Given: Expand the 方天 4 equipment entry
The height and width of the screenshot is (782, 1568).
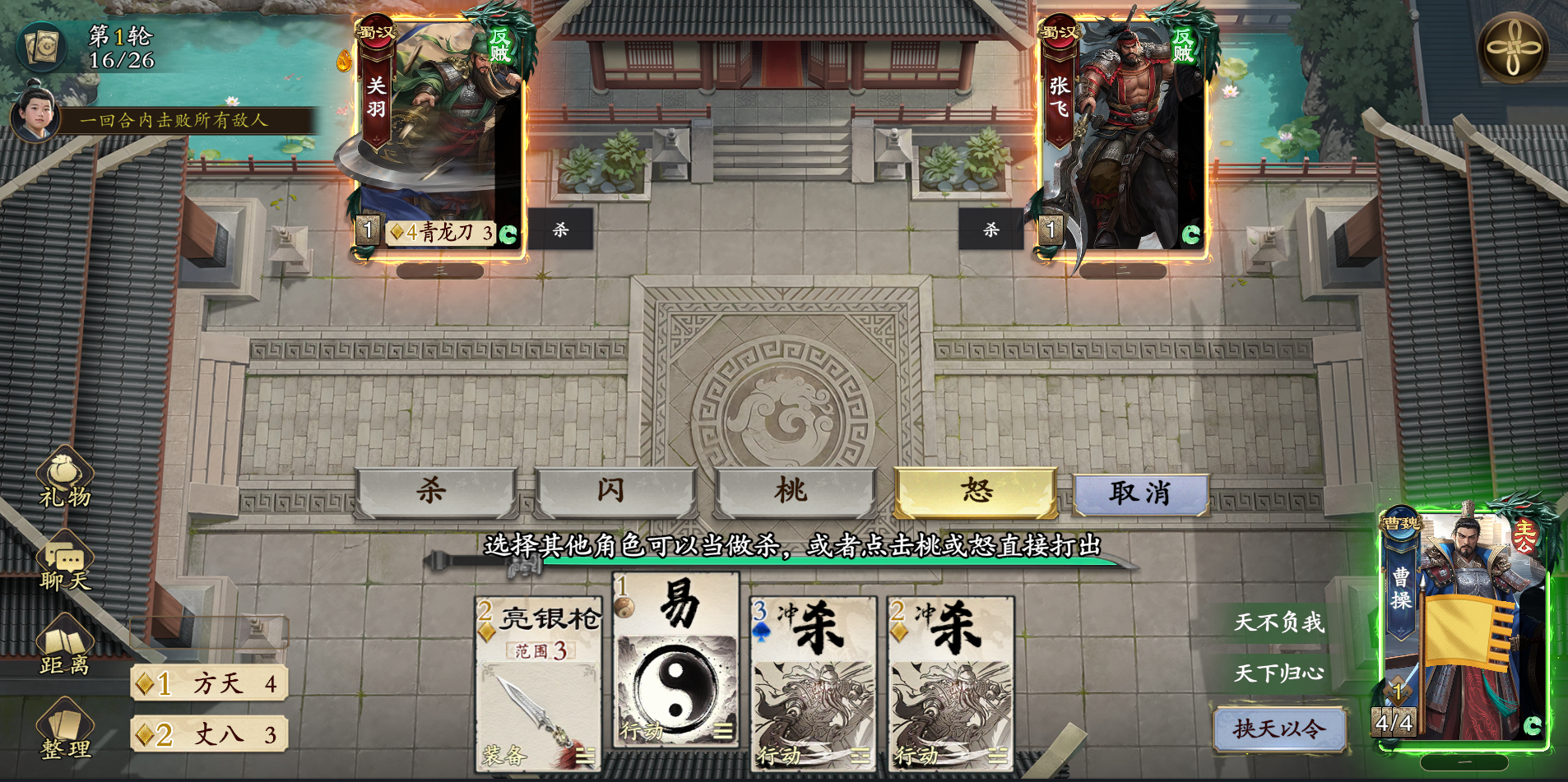Looking at the screenshot, I should pos(208,684).
